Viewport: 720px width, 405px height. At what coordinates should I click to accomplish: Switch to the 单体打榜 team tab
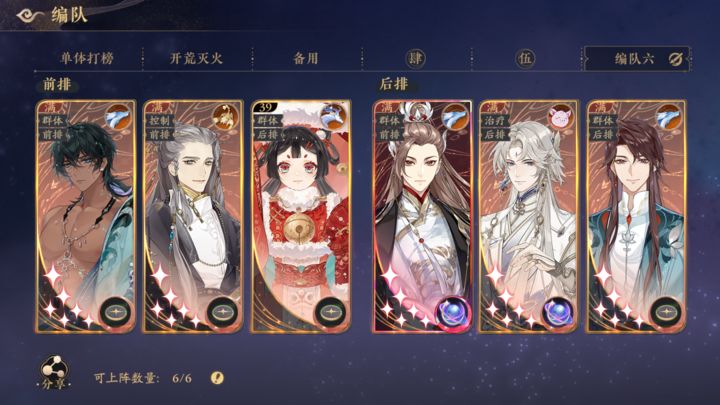(x=85, y=58)
